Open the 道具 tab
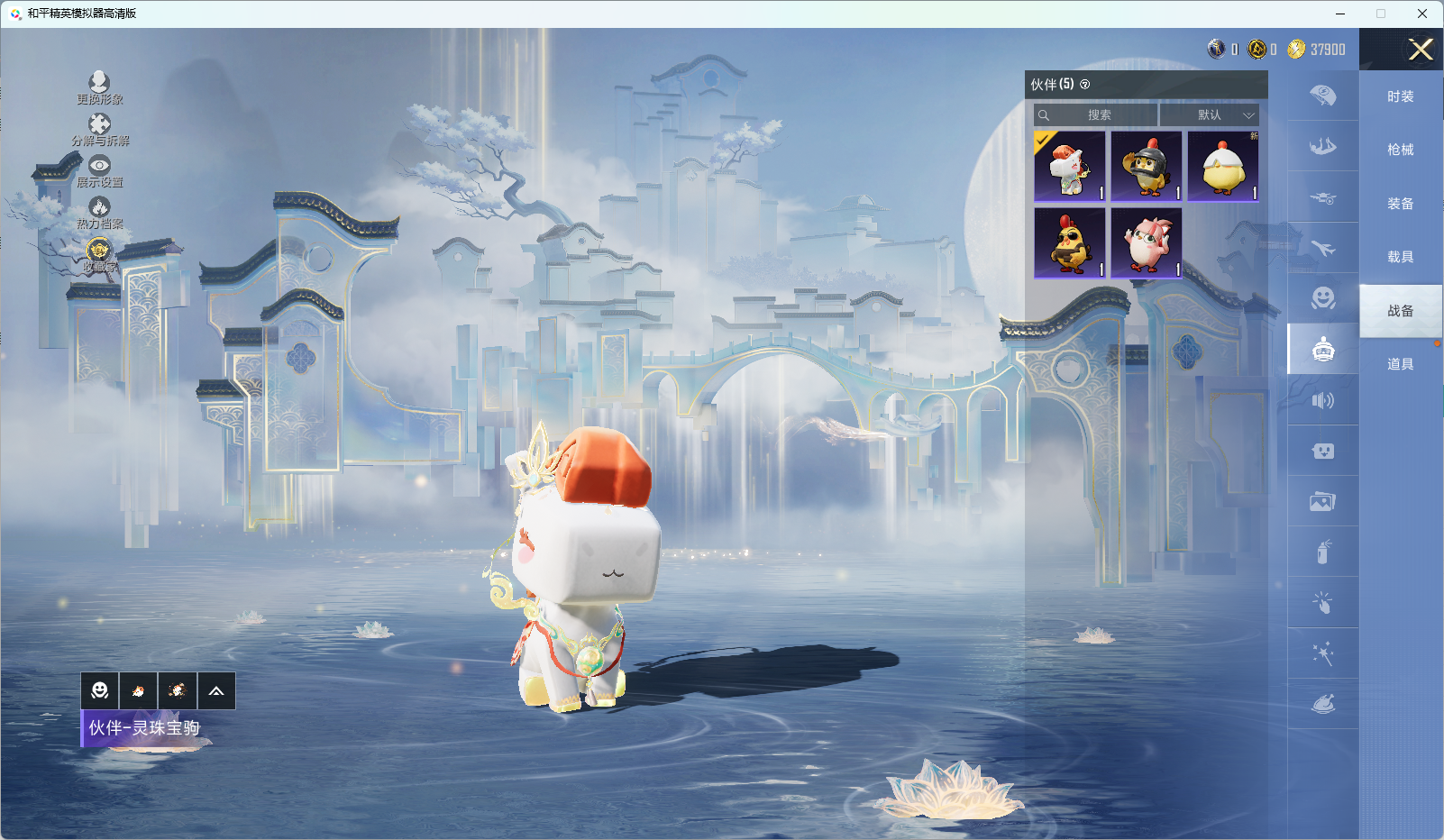The height and width of the screenshot is (840, 1444). point(1400,364)
